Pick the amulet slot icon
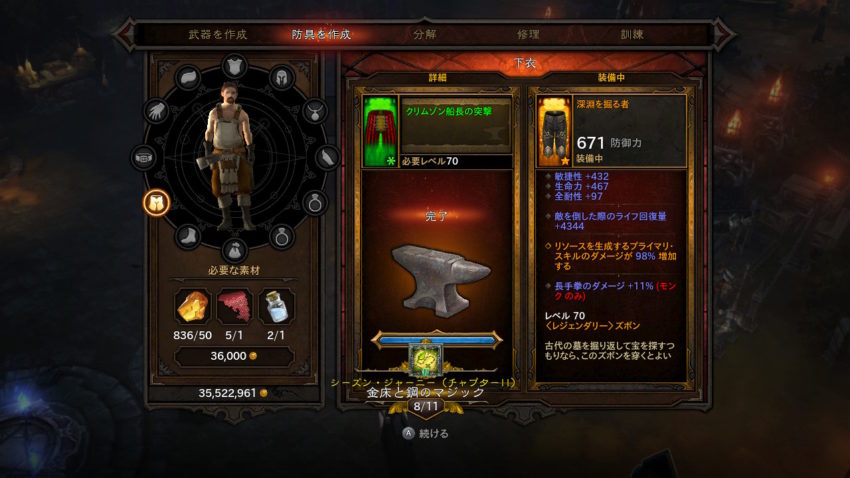 point(315,112)
